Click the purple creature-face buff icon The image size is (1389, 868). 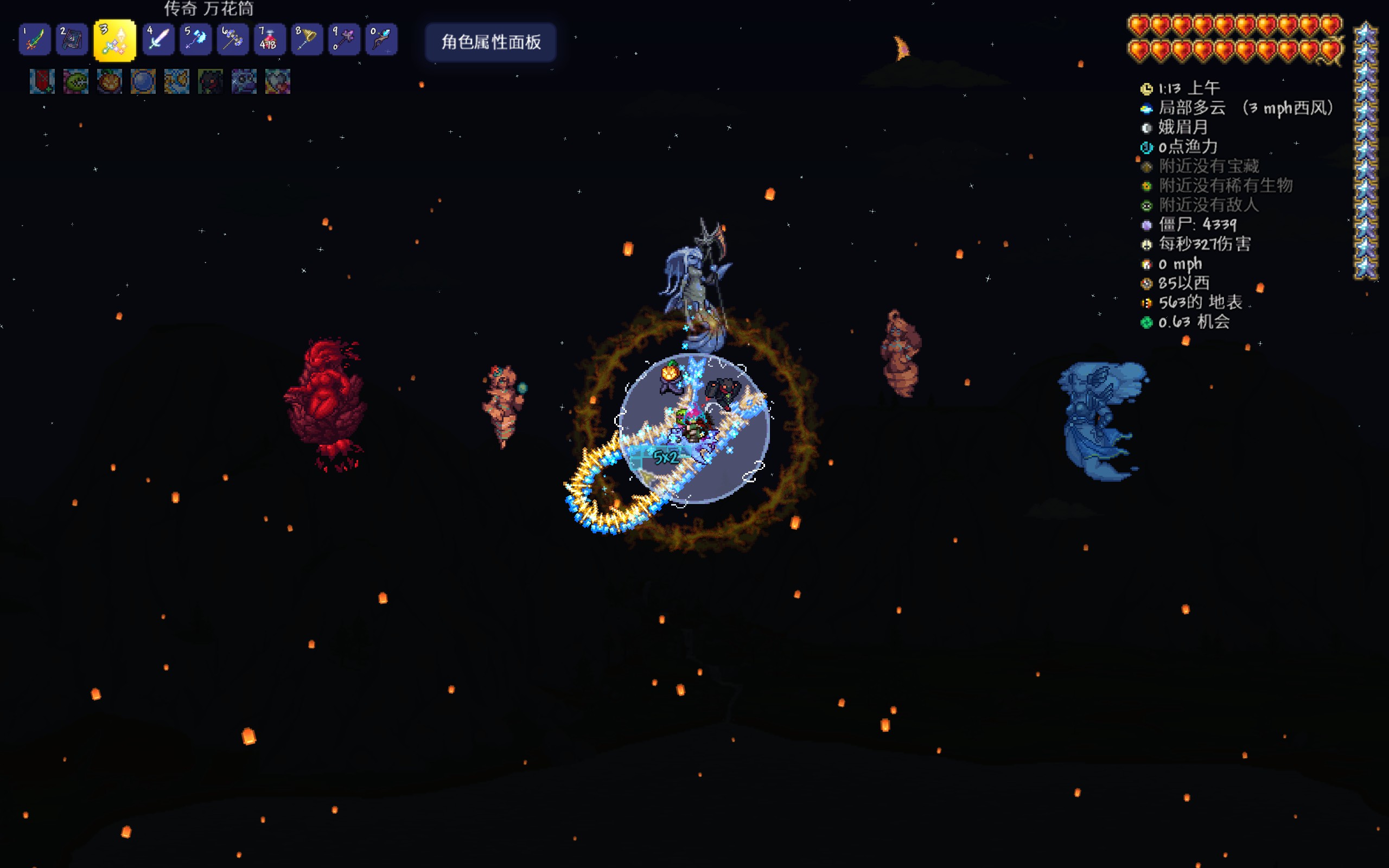pyautogui.click(x=244, y=81)
